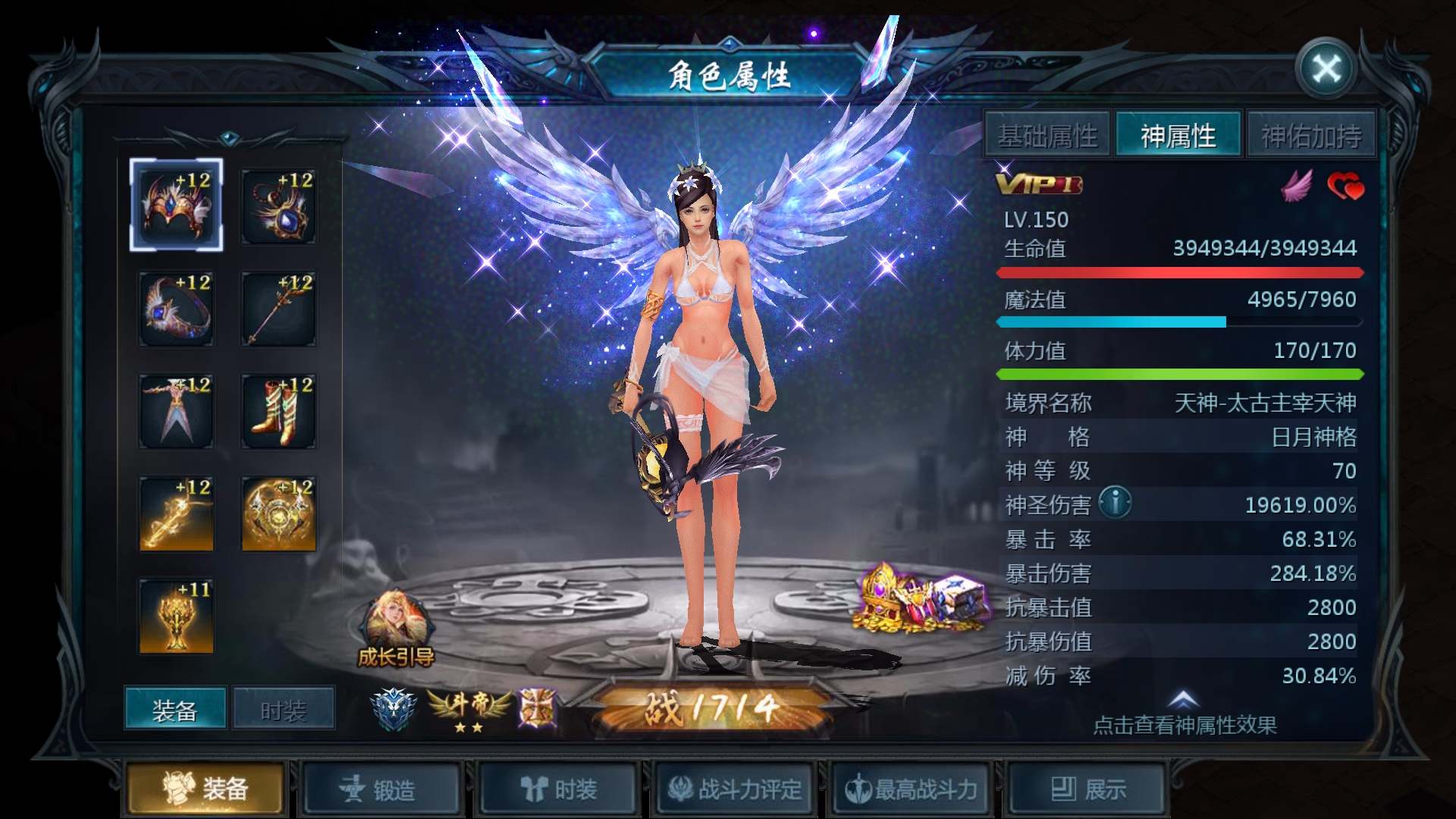
Task: Open the +12 necklace equipment slot
Action: coord(278,203)
